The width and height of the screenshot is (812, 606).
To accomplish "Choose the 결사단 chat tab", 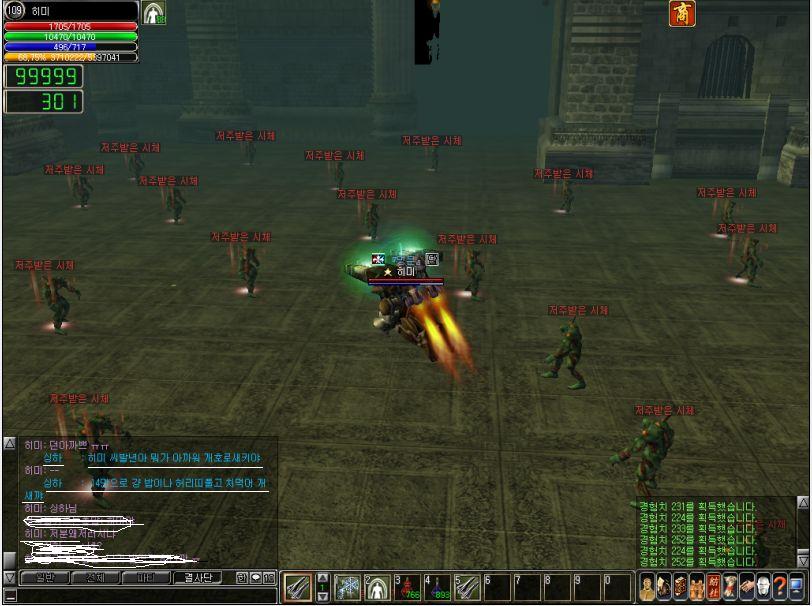I will (x=197, y=578).
